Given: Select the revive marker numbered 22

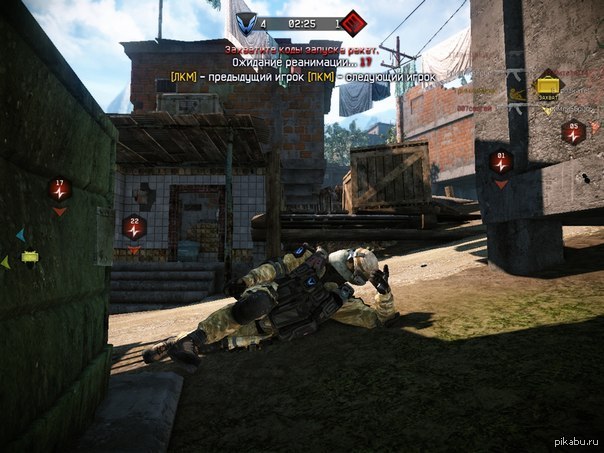Looking at the screenshot, I should coord(134,227).
